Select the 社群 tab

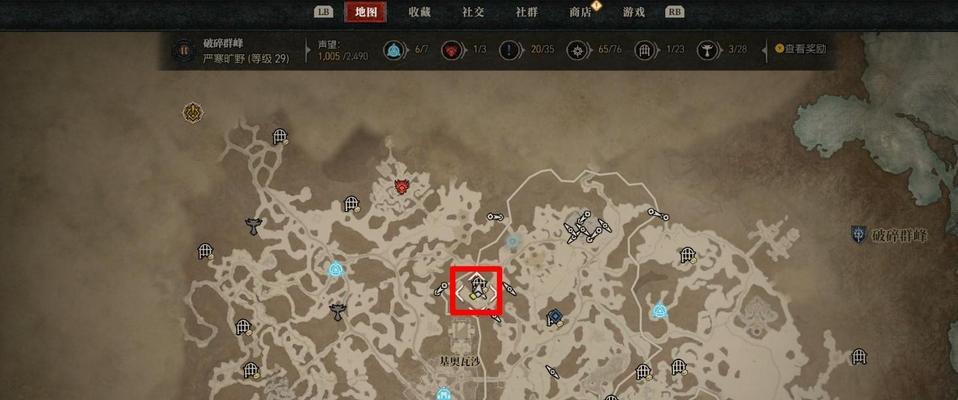click(x=527, y=12)
